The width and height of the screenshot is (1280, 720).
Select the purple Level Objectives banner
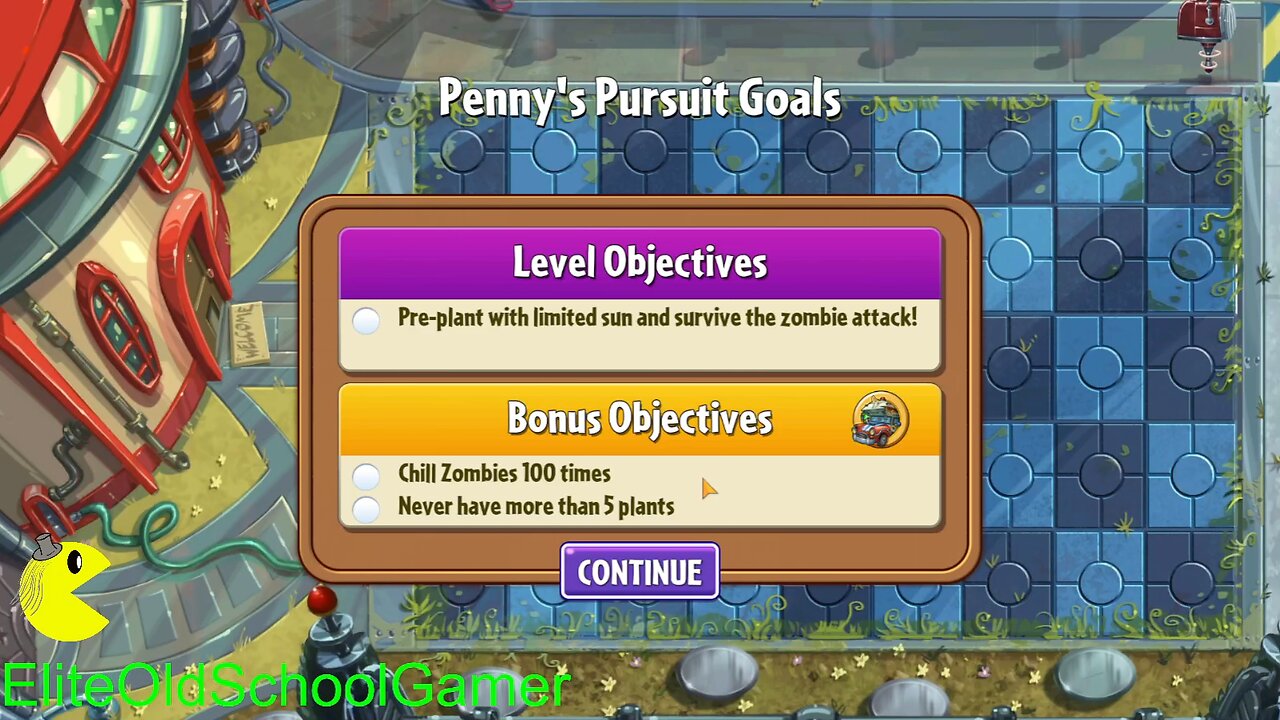pos(640,262)
